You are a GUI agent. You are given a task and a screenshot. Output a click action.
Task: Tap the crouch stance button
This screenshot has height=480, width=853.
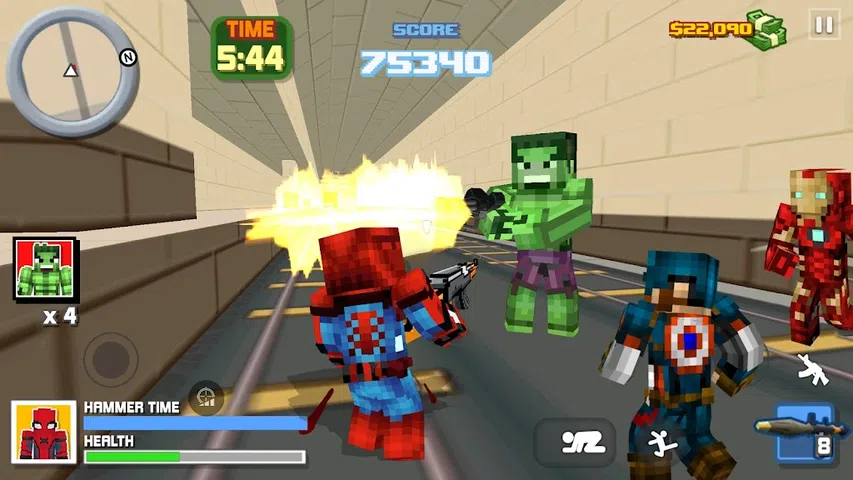pos(574,442)
